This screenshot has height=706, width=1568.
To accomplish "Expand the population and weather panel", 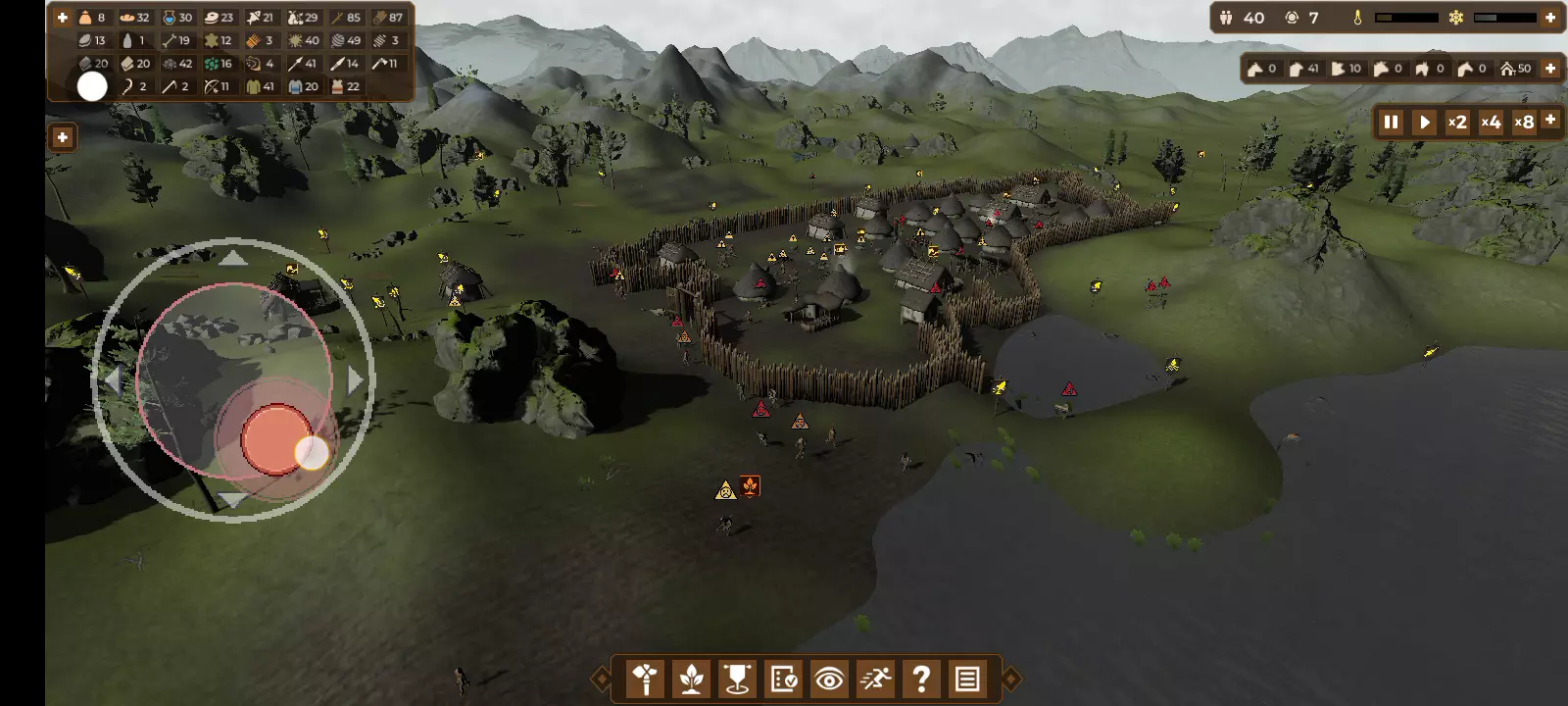I will (x=1550, y=18).
